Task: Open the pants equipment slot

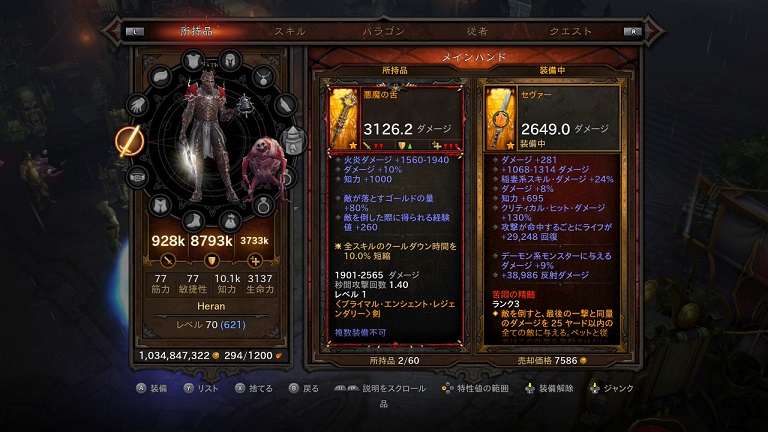Action: [161, 206]
